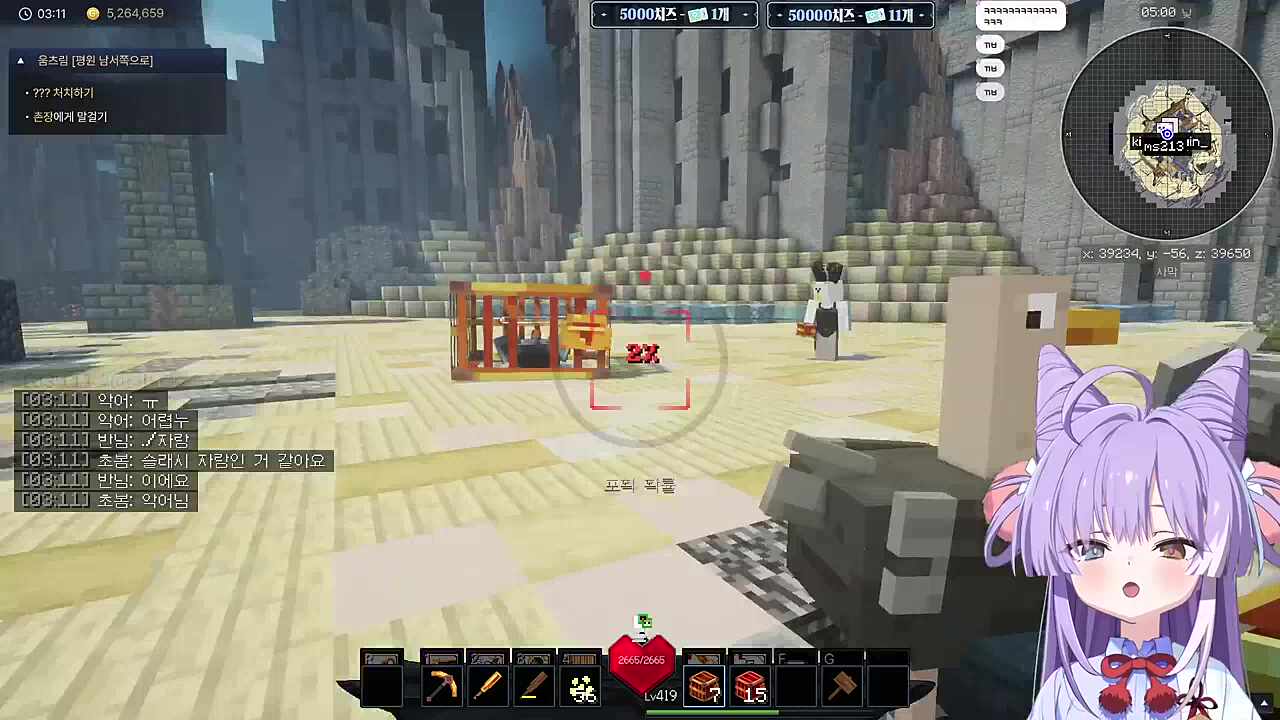Select the wooden hammer in slot G

point(841,683)
